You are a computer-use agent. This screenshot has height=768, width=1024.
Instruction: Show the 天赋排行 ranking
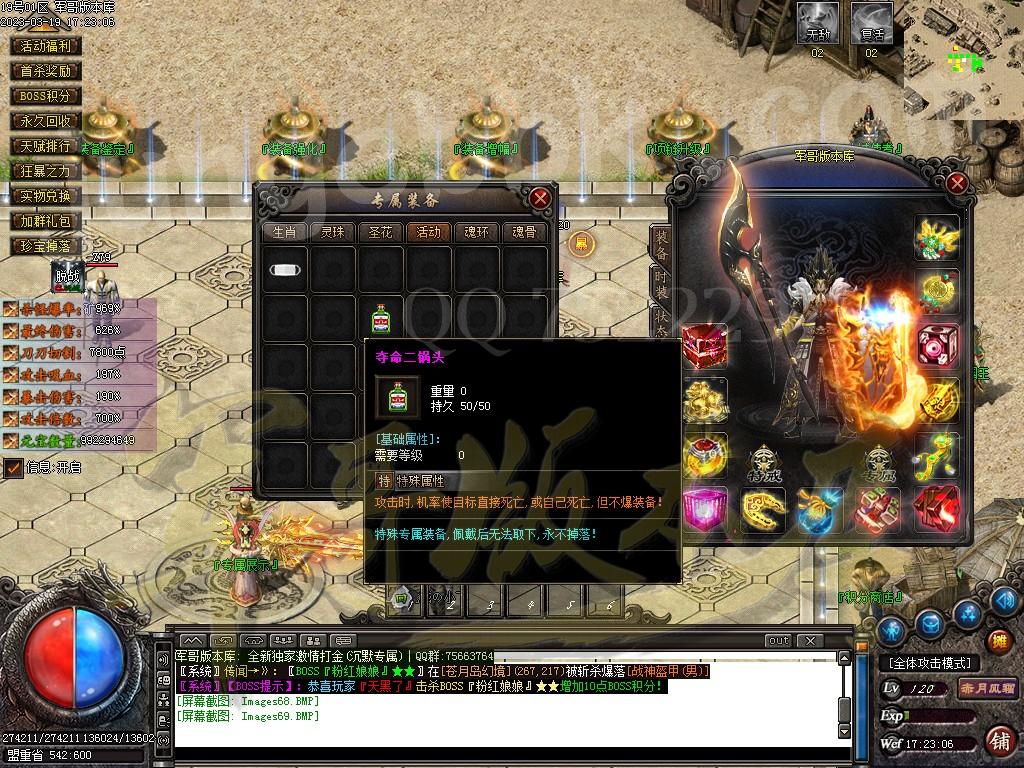click(46, 146)
